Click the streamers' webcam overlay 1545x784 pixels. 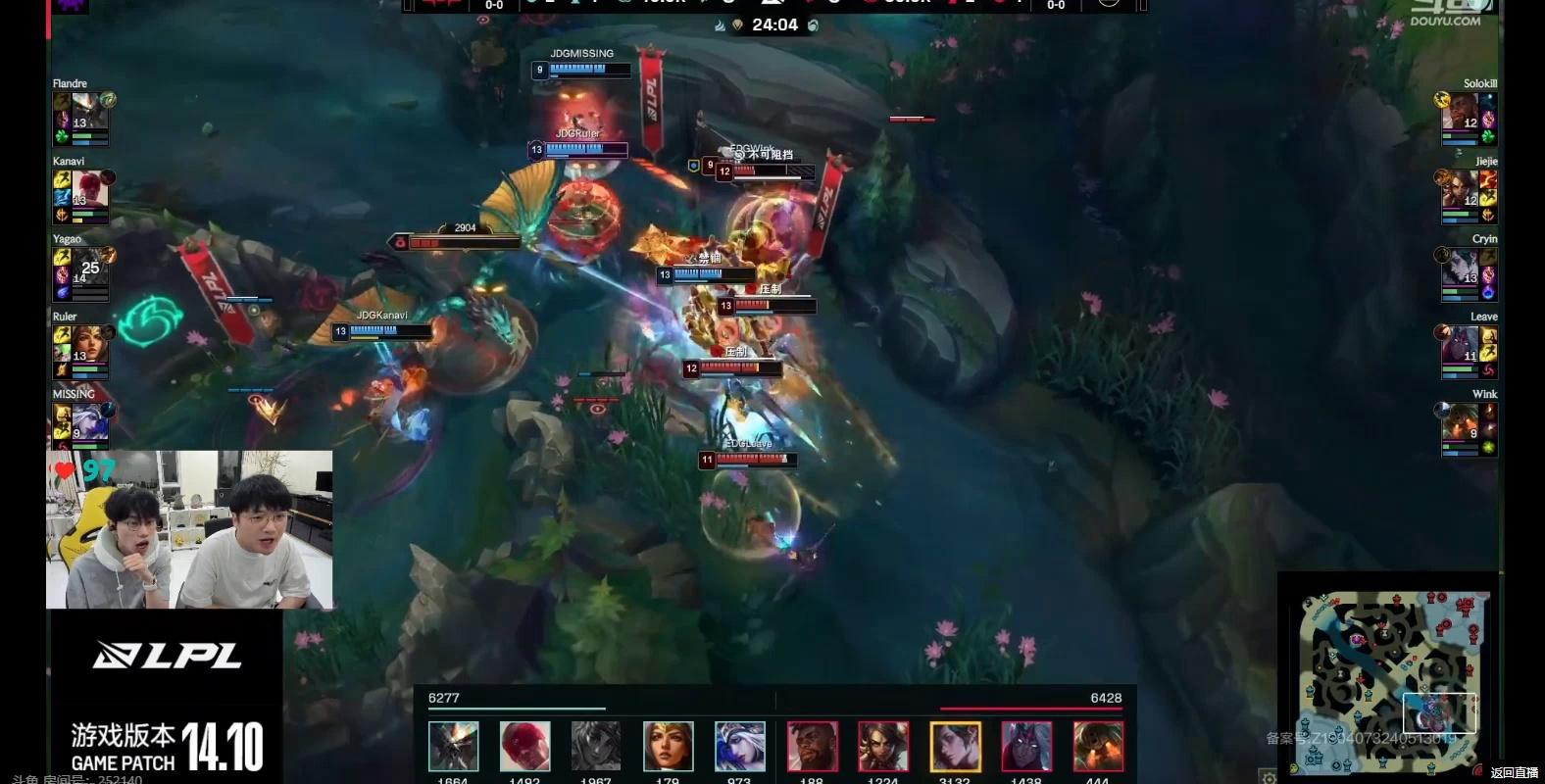tap(189, 530)
